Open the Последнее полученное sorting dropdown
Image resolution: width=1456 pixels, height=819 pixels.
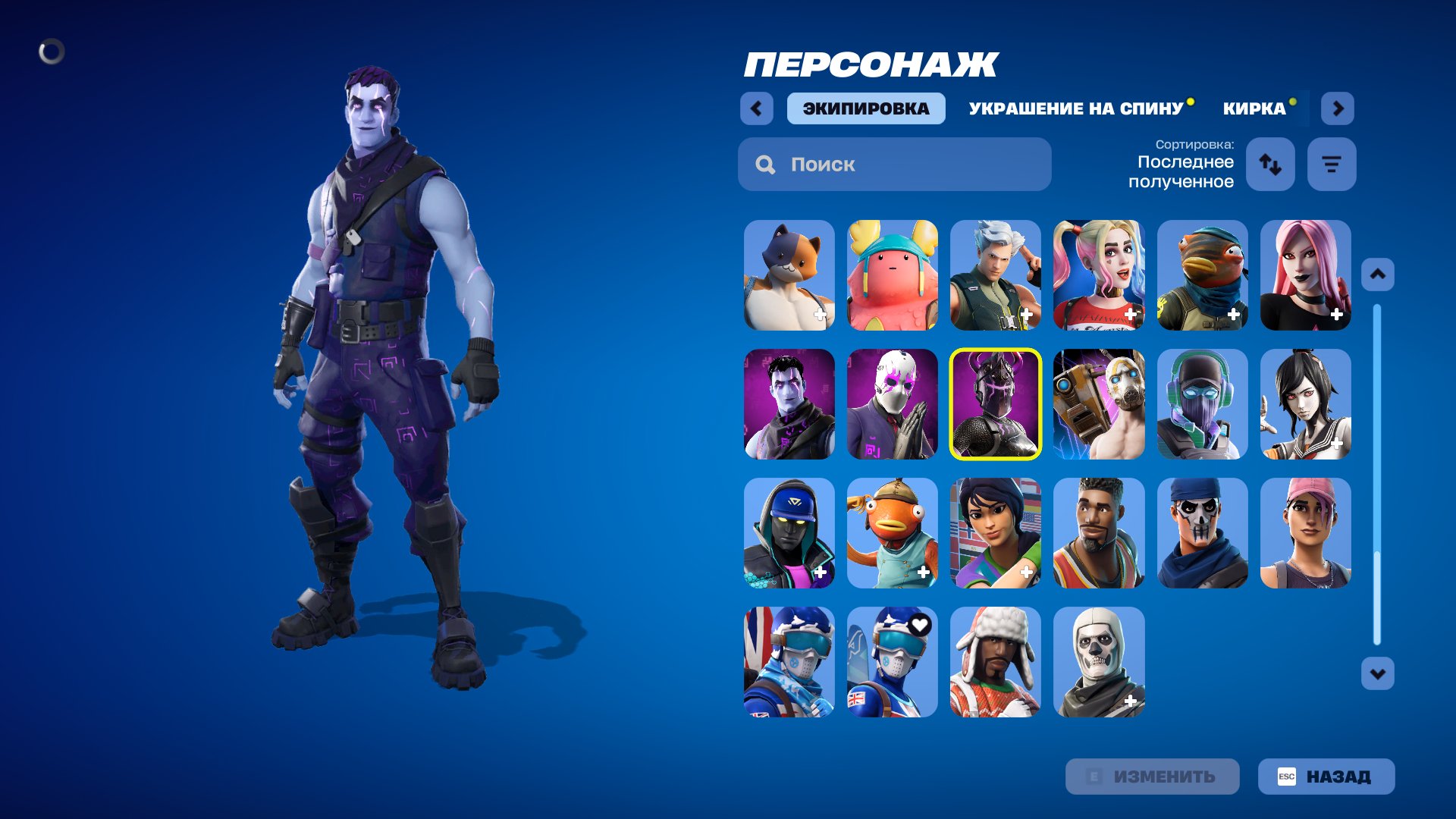click(x=1185, y=172)
